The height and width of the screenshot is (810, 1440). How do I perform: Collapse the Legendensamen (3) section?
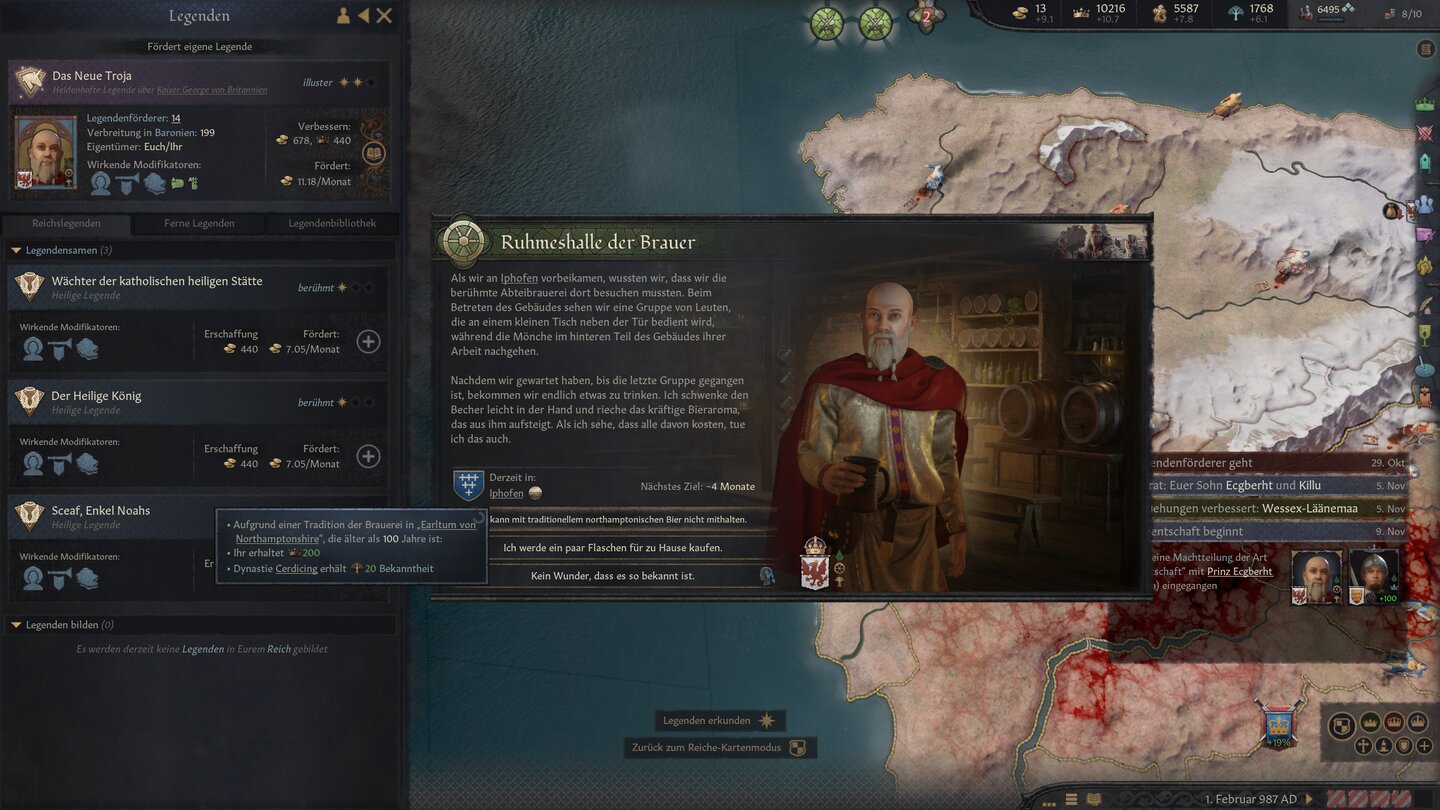tap(60, 249)
